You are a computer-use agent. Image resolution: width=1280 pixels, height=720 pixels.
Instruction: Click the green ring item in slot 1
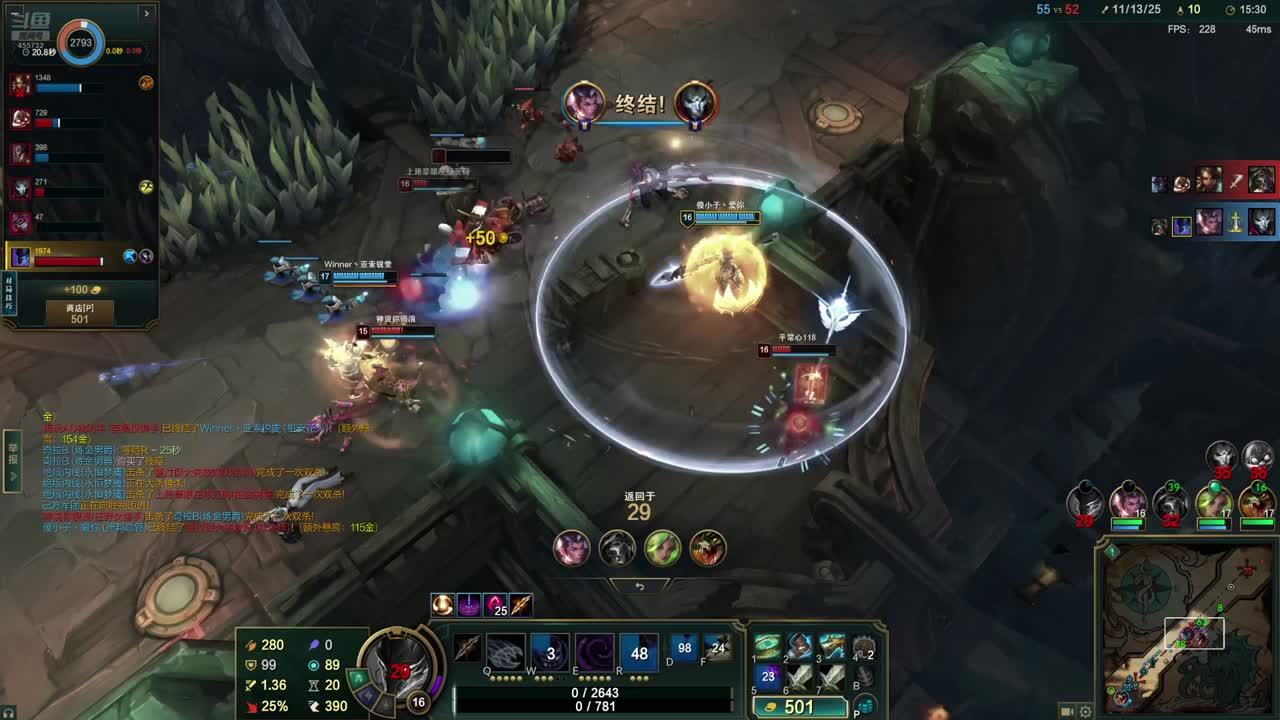768,646
